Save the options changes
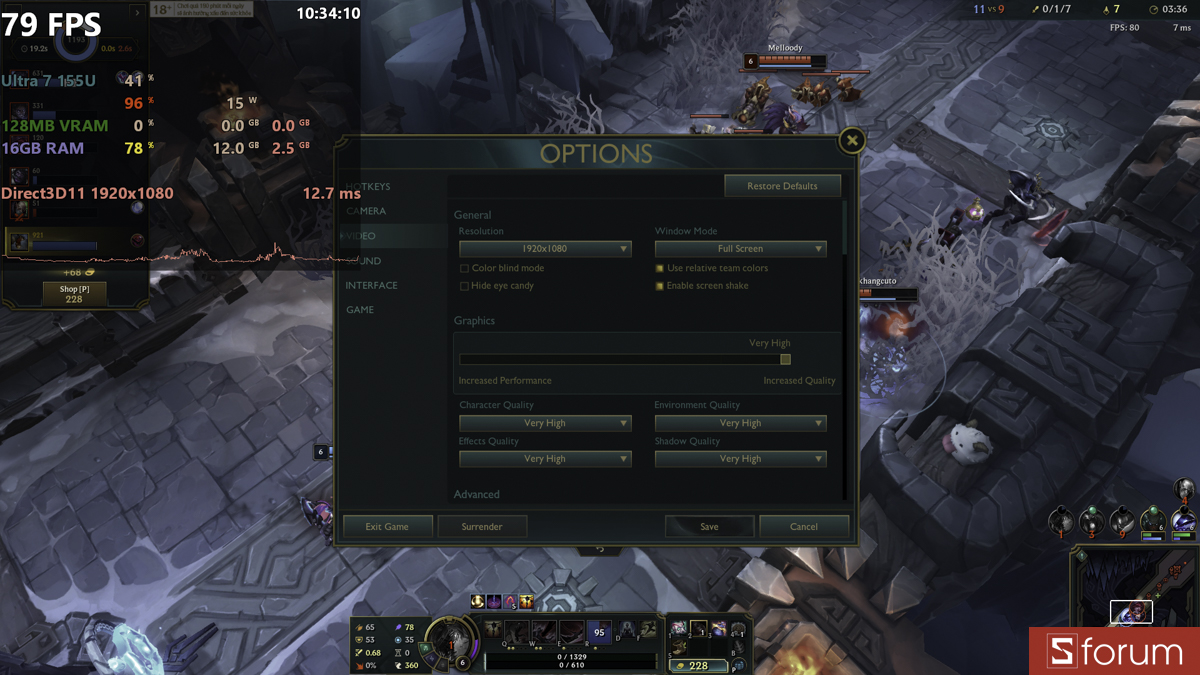 tap(709, 526)
